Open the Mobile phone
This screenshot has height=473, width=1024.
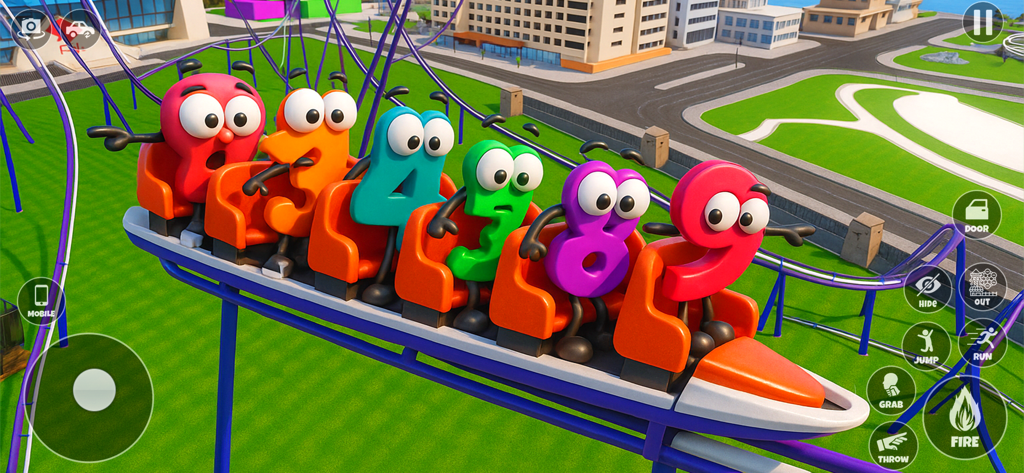(41, 300)
